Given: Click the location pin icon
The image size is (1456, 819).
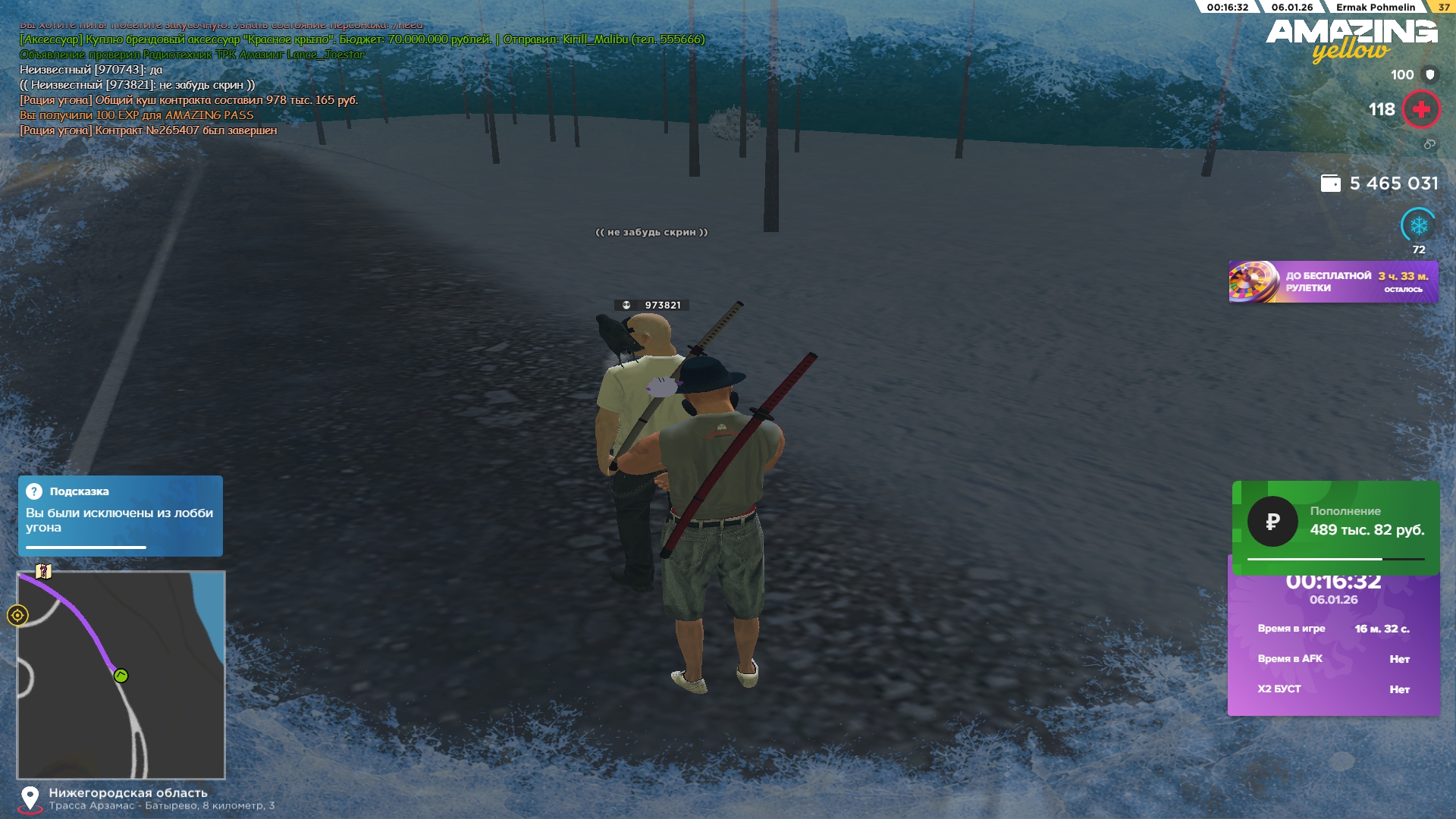Looking at the screenshot, I should (30, 799).
